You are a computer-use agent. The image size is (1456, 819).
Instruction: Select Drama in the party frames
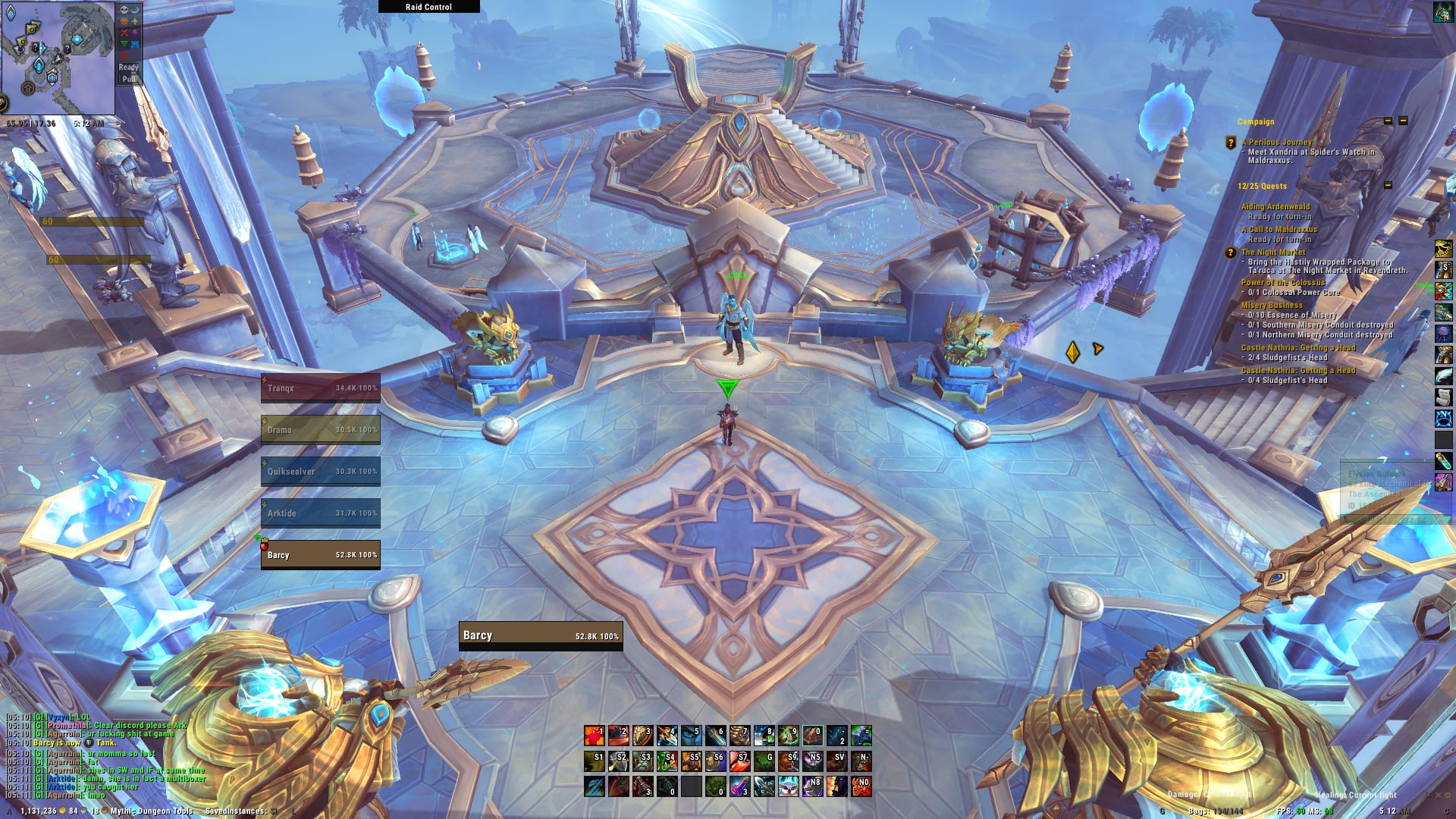321,430
